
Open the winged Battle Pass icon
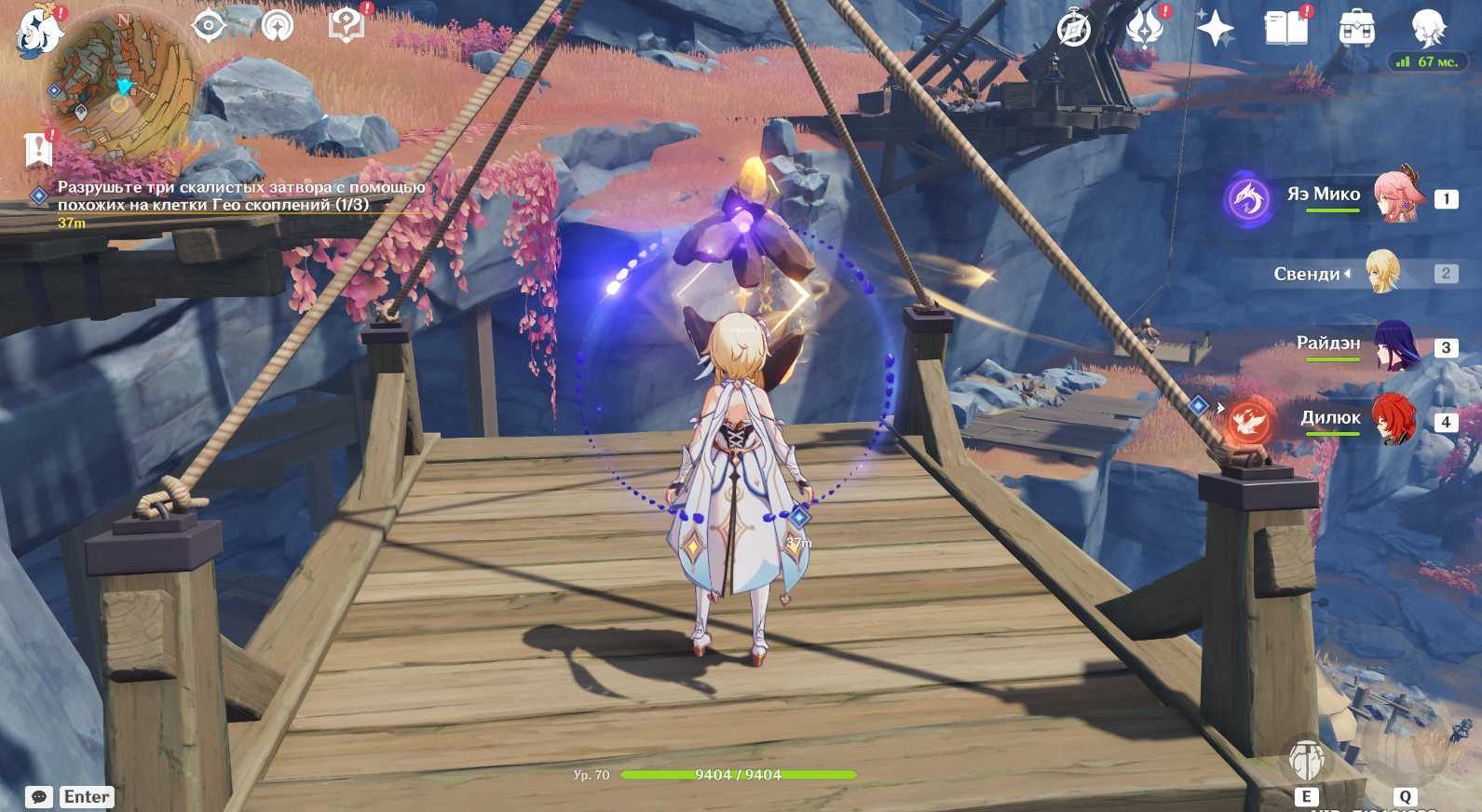1144,29
